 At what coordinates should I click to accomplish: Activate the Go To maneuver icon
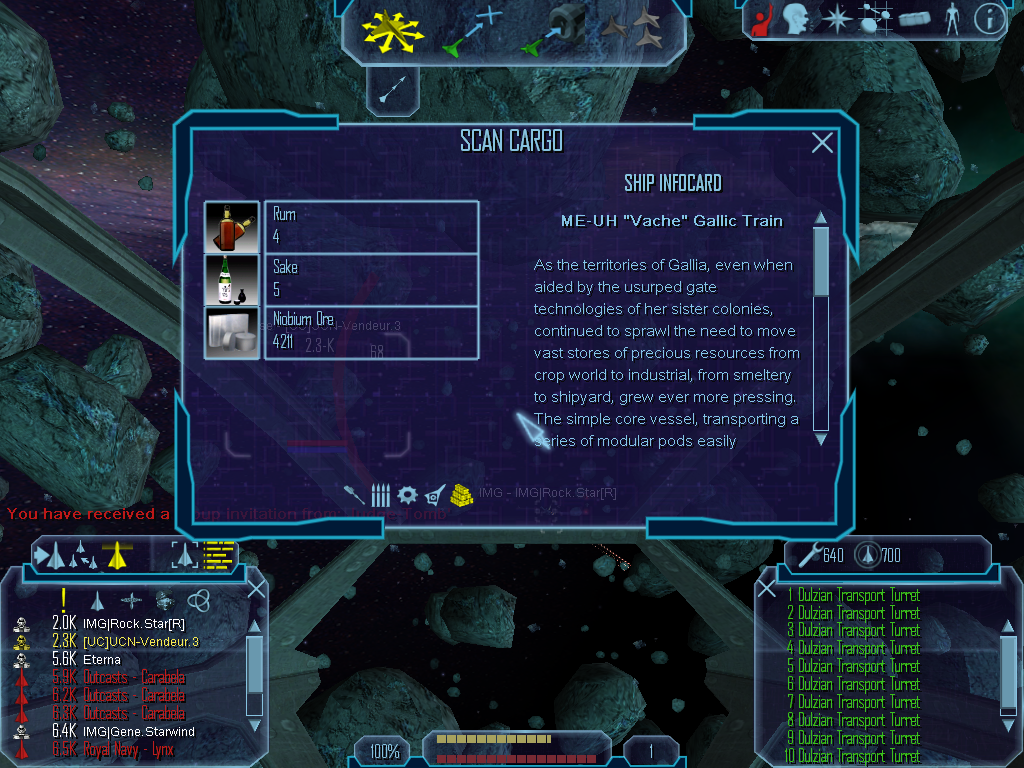(472, 31)
